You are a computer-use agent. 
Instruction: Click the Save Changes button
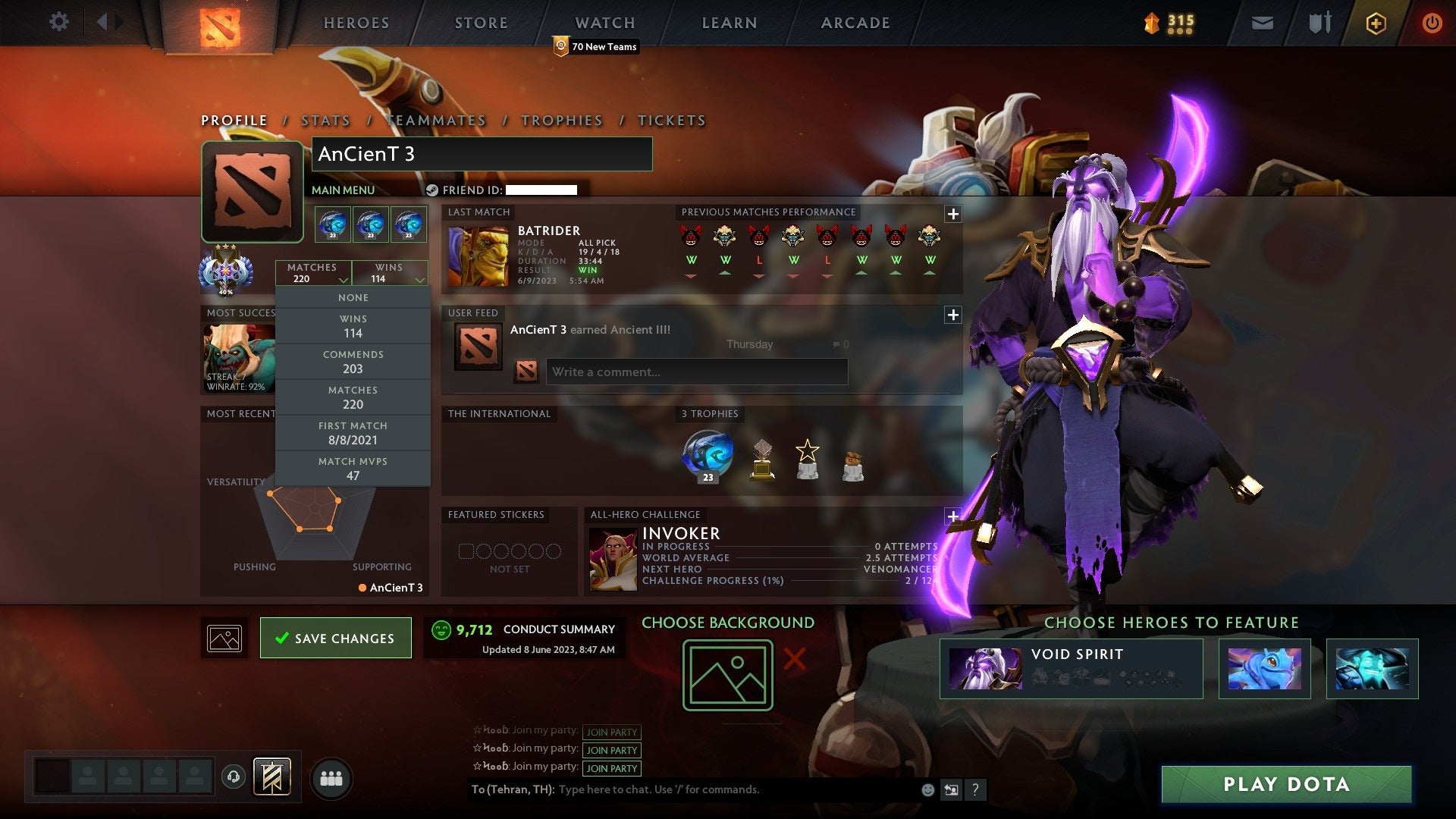336,638
